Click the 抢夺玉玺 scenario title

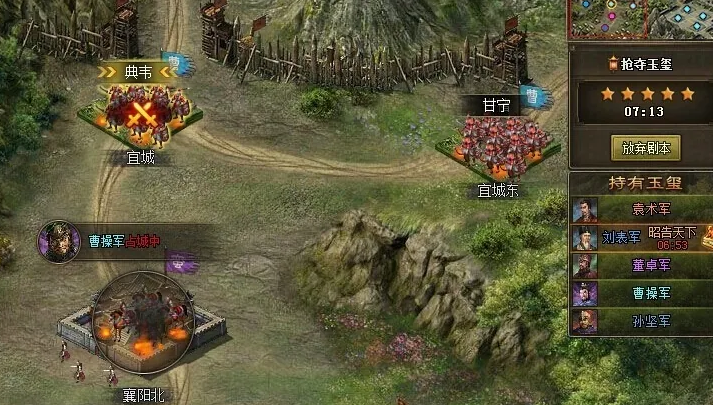tap(644, 64)
